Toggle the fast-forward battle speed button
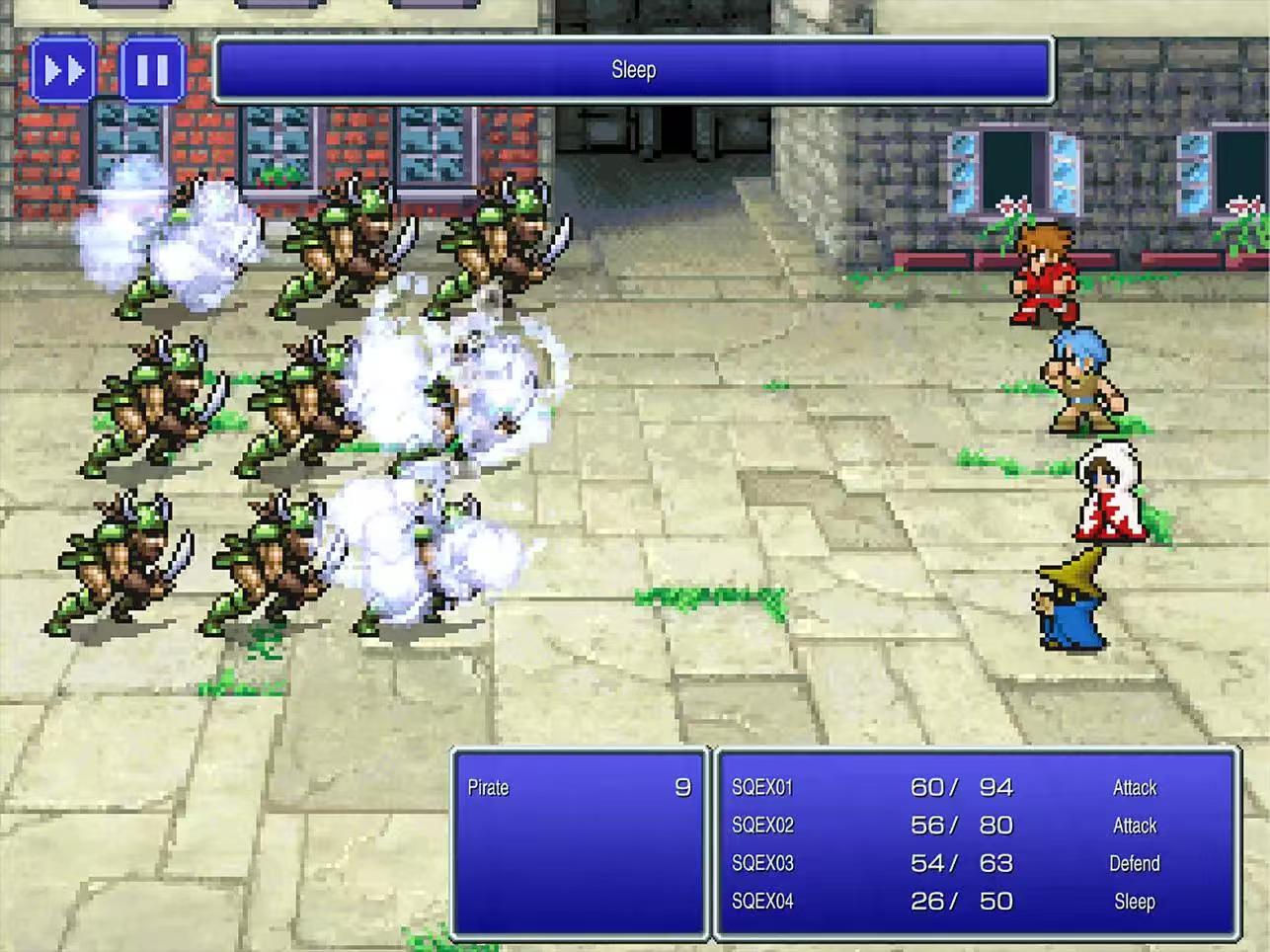Screen dimensions: 1270x952 (64, 70)
